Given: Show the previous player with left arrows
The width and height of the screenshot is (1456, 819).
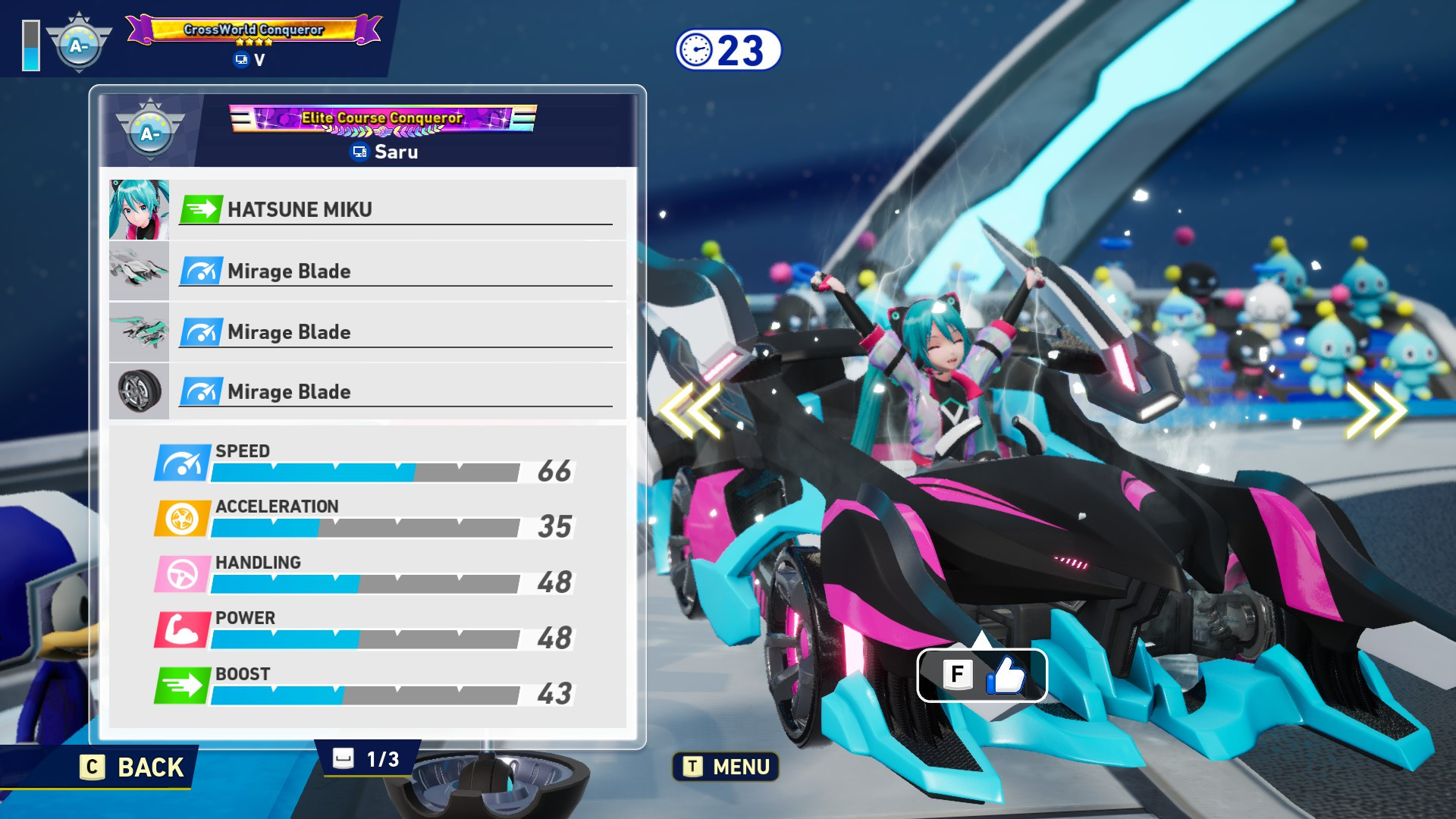Looking at the screenshot, I should click(690, 410).
